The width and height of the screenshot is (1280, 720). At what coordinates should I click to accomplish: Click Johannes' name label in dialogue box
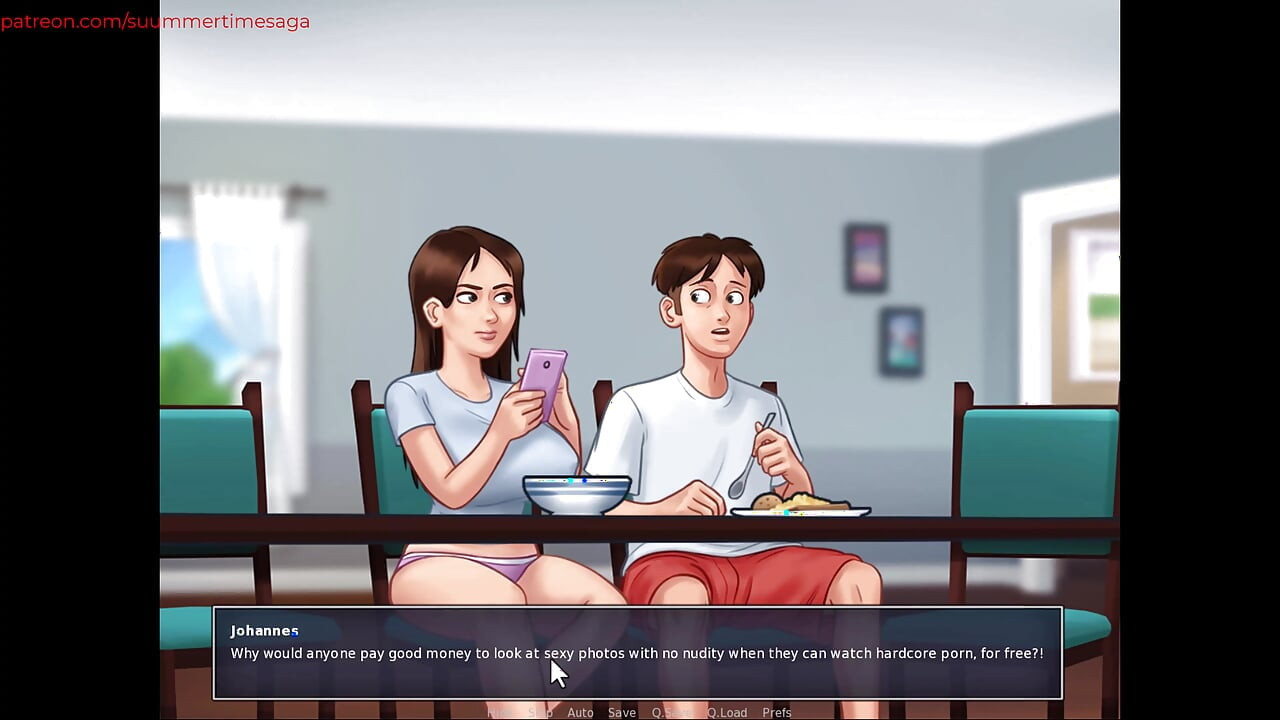pyautogui.click(x=264, y=630)
